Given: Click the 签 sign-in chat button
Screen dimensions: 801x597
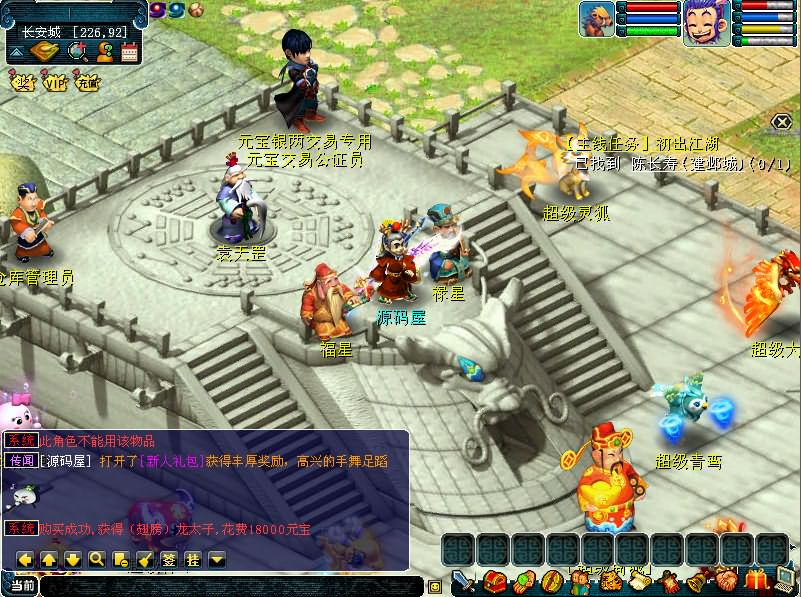Looking at the screenshot, I should coord(169,559).
